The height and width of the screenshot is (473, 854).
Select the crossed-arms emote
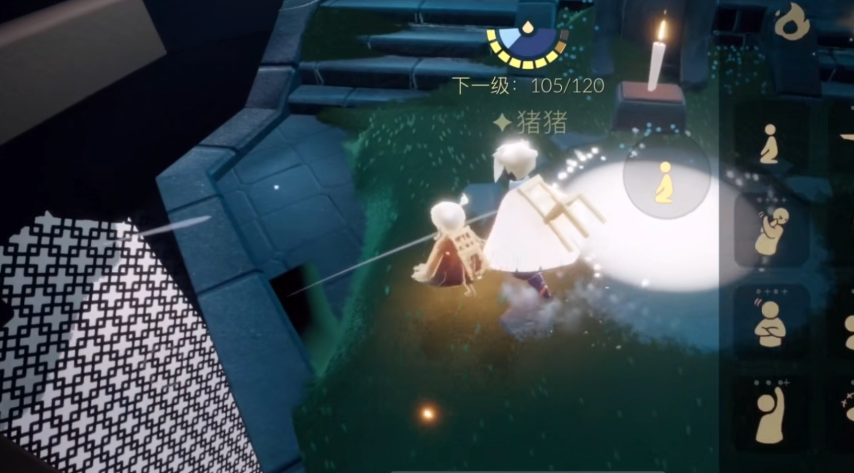click(770, 322)
